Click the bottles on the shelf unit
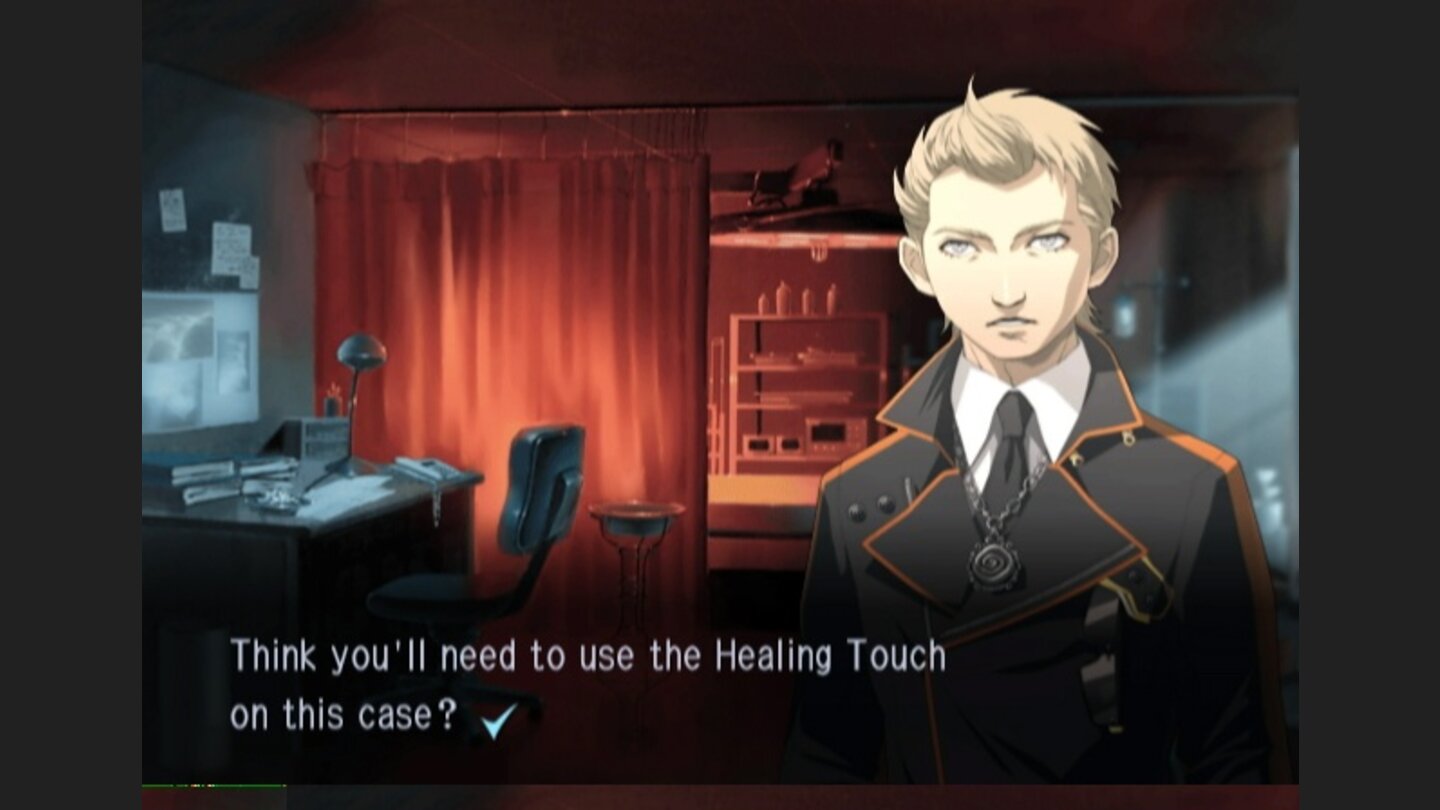Viewport: 1440px width, 810px height. pos(793,300)
